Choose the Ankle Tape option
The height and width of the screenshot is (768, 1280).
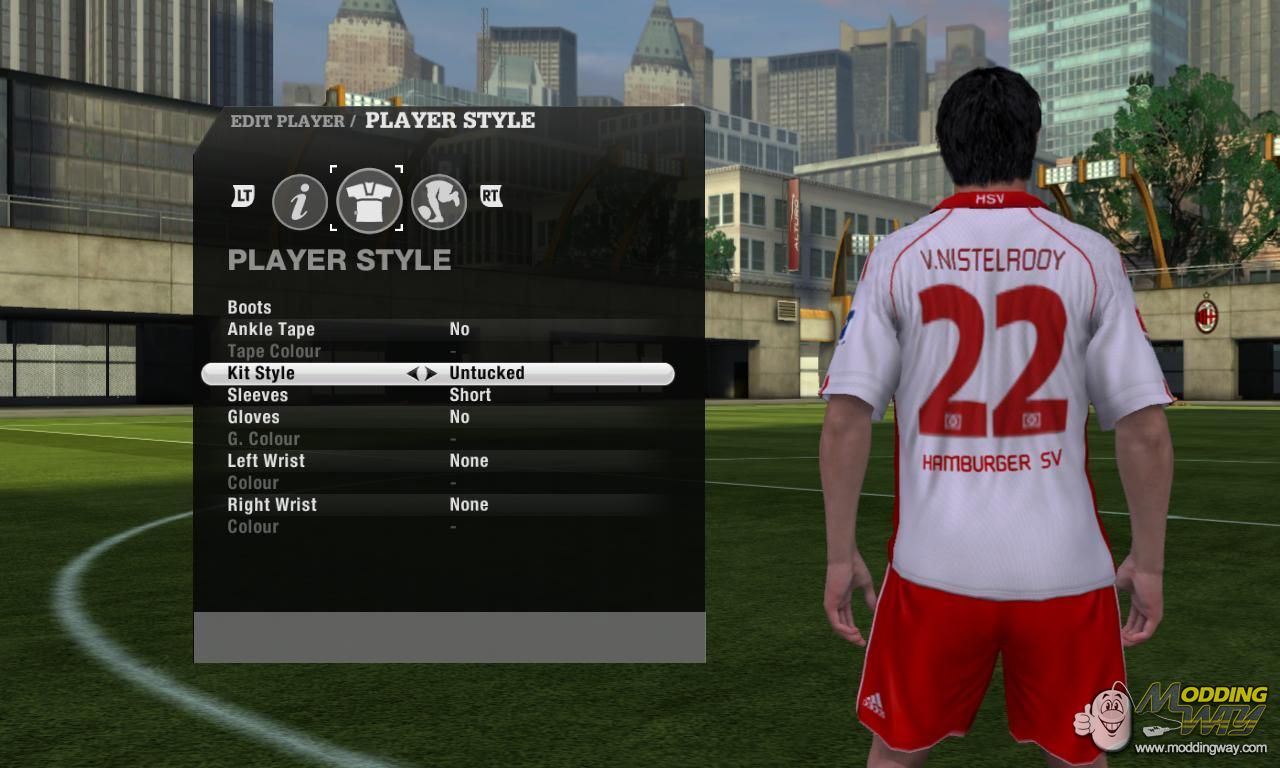click(x=271, y=329)
